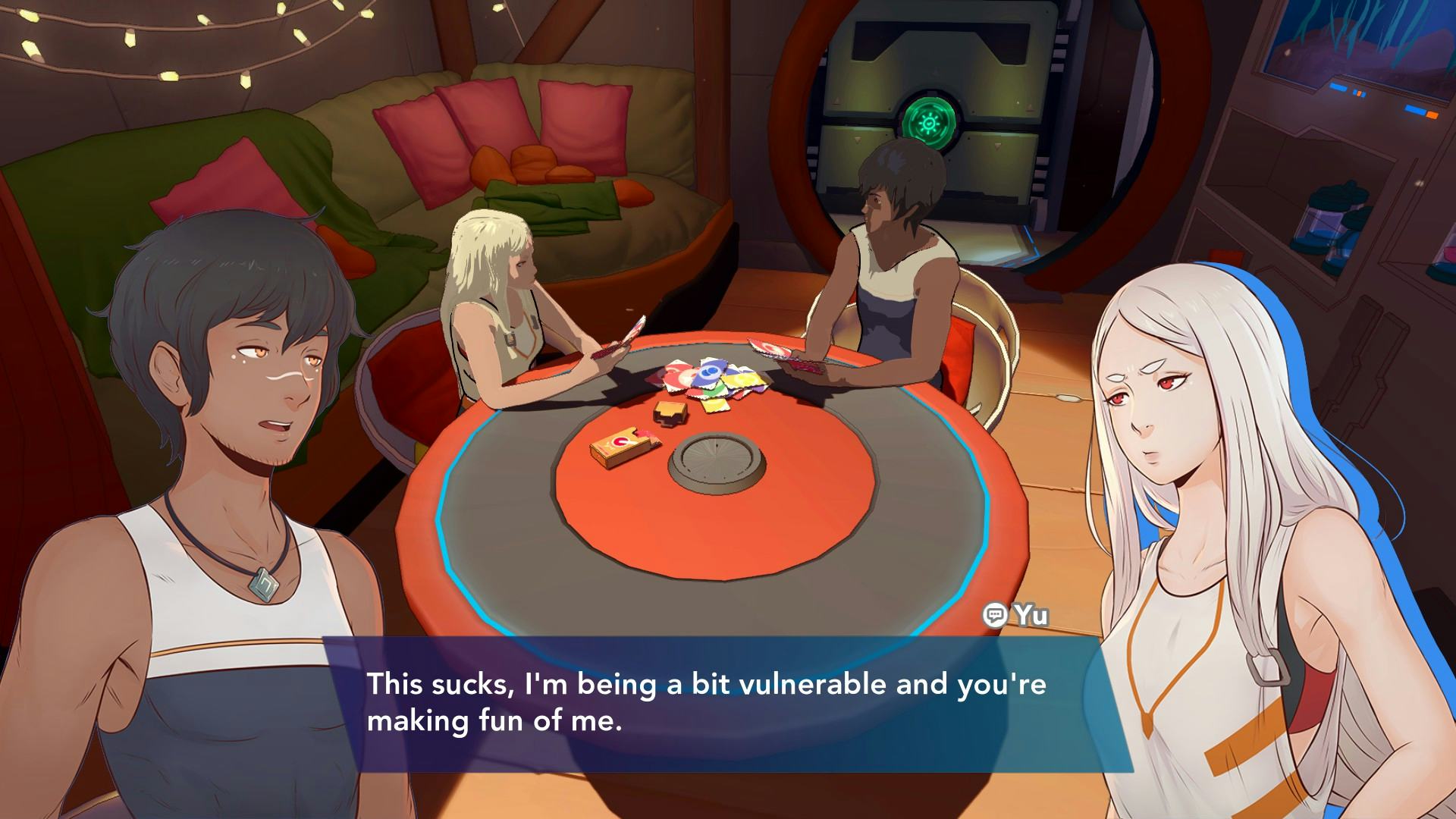Image resolution: width=1456 pixels, height=819 pixels.
Task: Click the green-and-white card in the stack
Action: 714,391
